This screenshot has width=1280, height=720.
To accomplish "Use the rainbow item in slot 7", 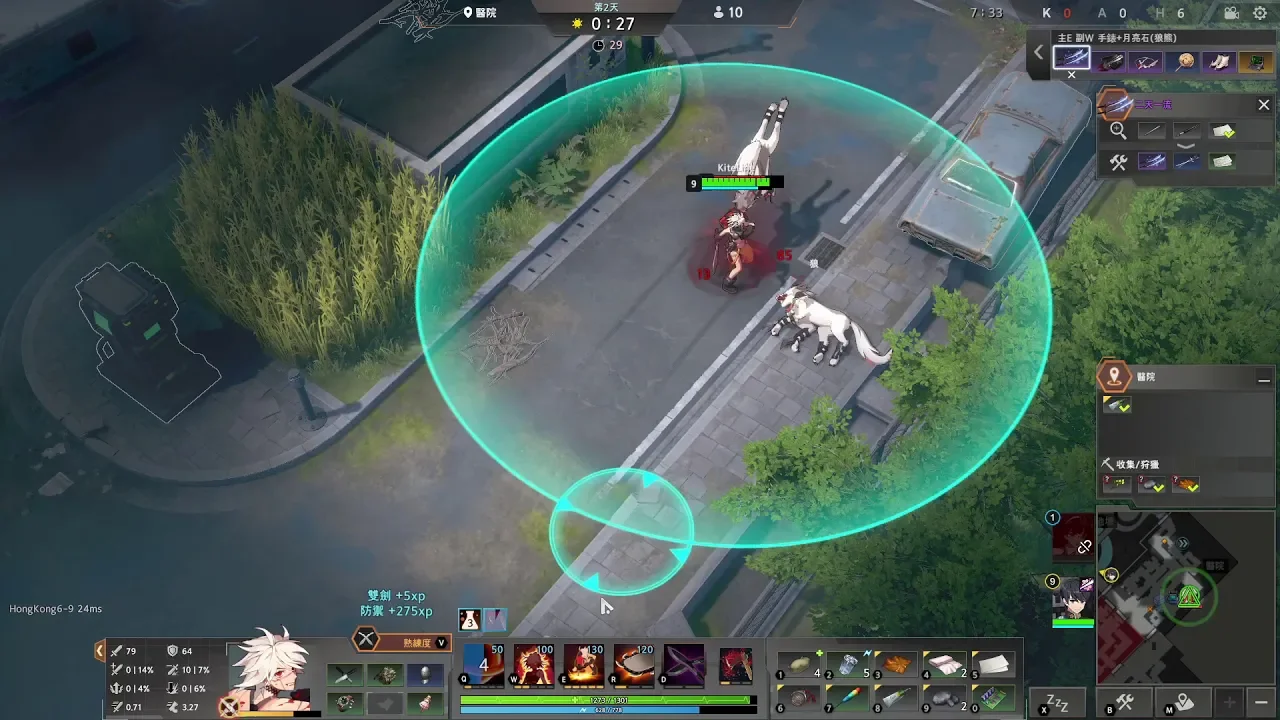I will [849, 697].
